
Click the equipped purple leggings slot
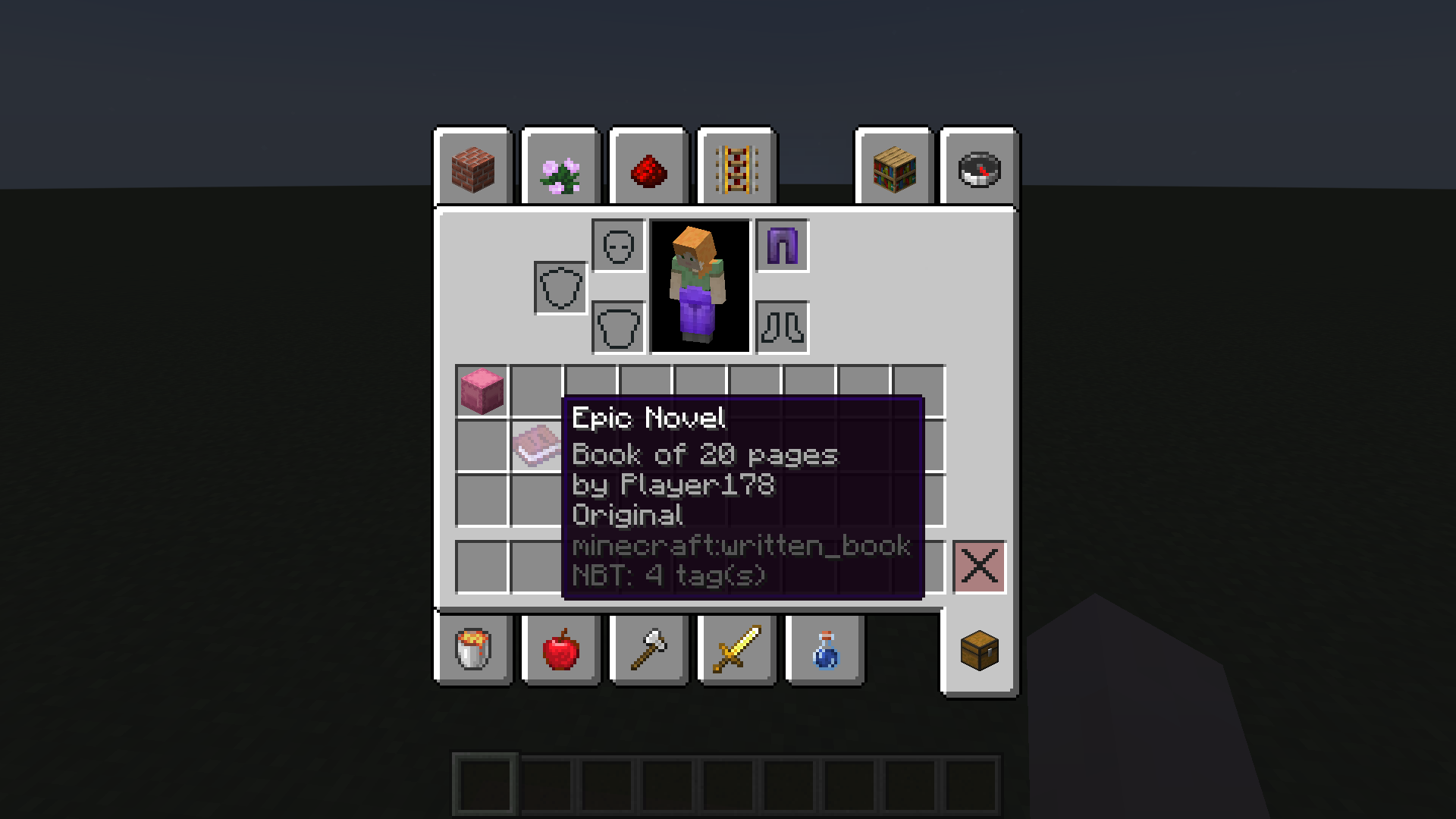781,244
